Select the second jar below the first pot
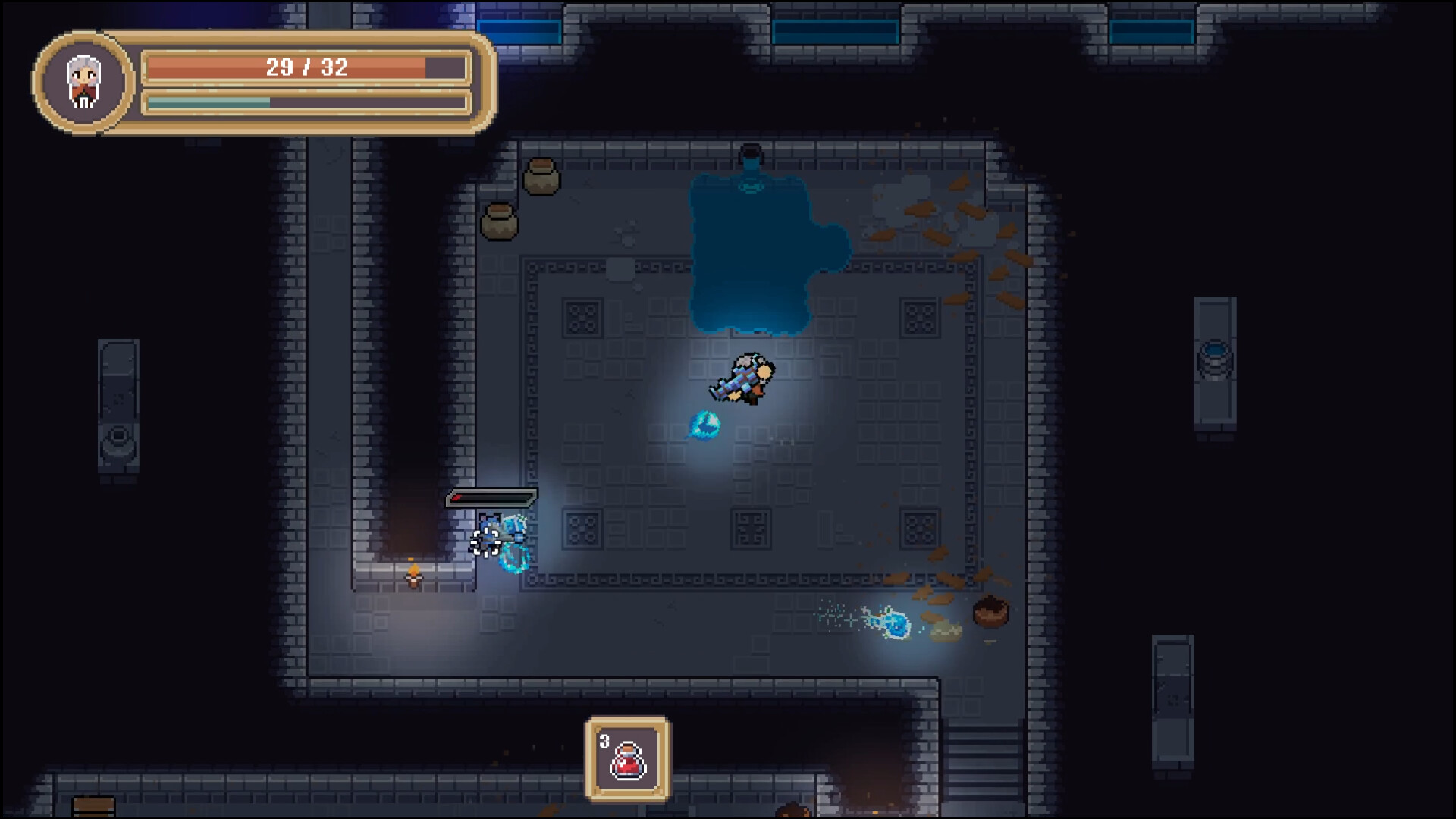The width and height of the screenshot is (1456, 819). coord(500,221)
